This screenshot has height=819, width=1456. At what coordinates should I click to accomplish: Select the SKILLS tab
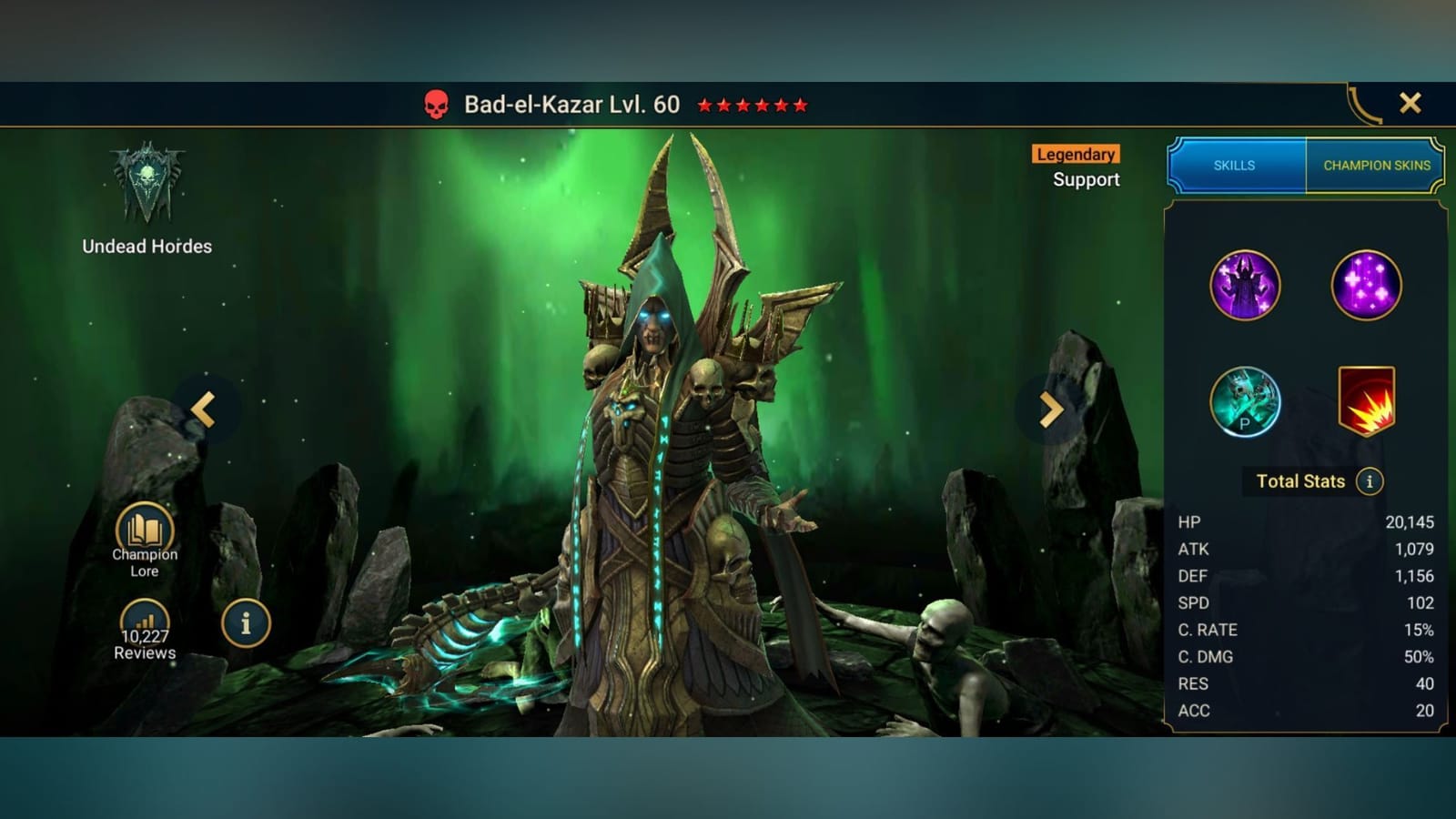[x=1235, y=166]
